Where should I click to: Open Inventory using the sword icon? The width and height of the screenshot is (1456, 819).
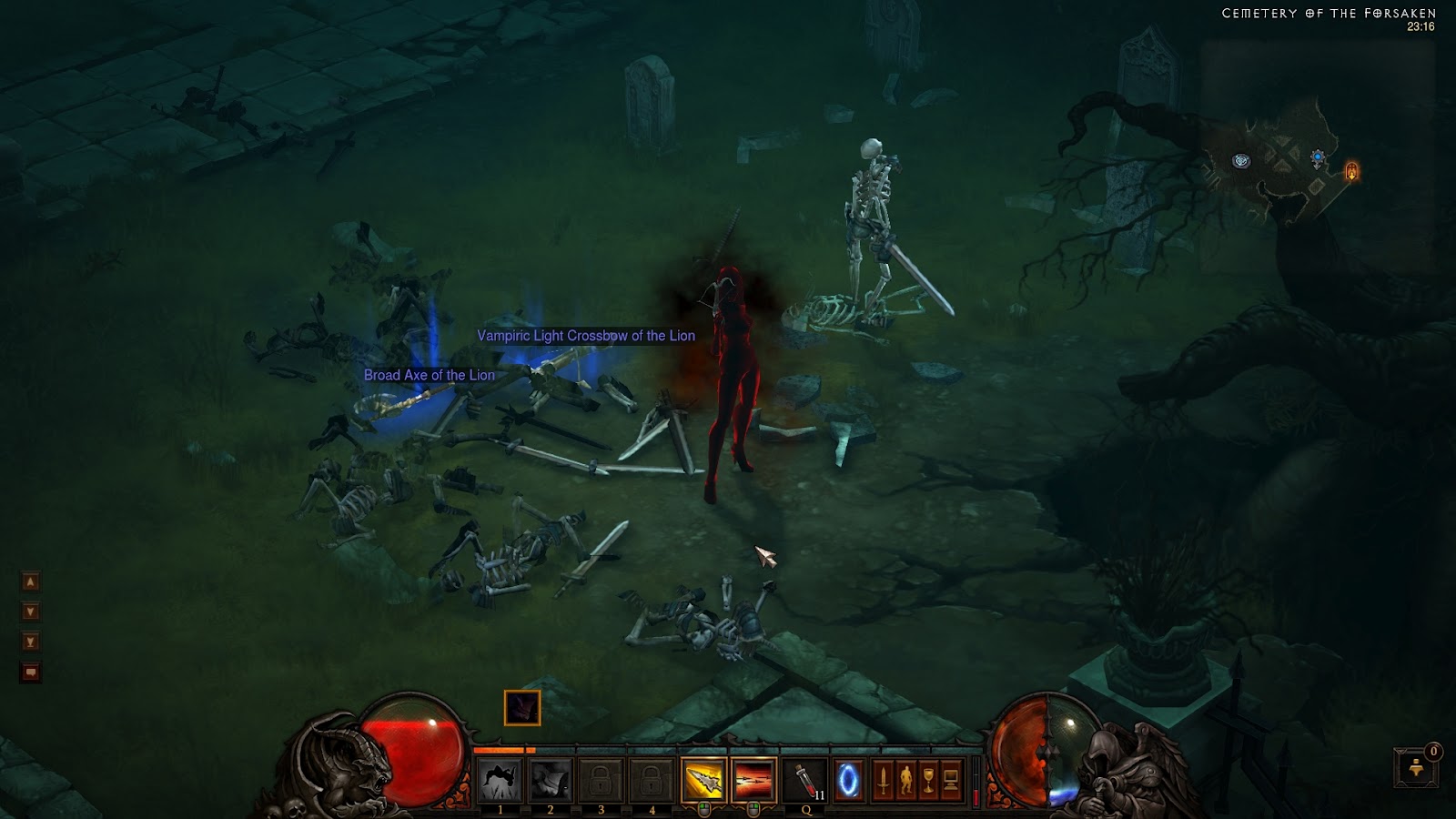[x=882, y=778]
